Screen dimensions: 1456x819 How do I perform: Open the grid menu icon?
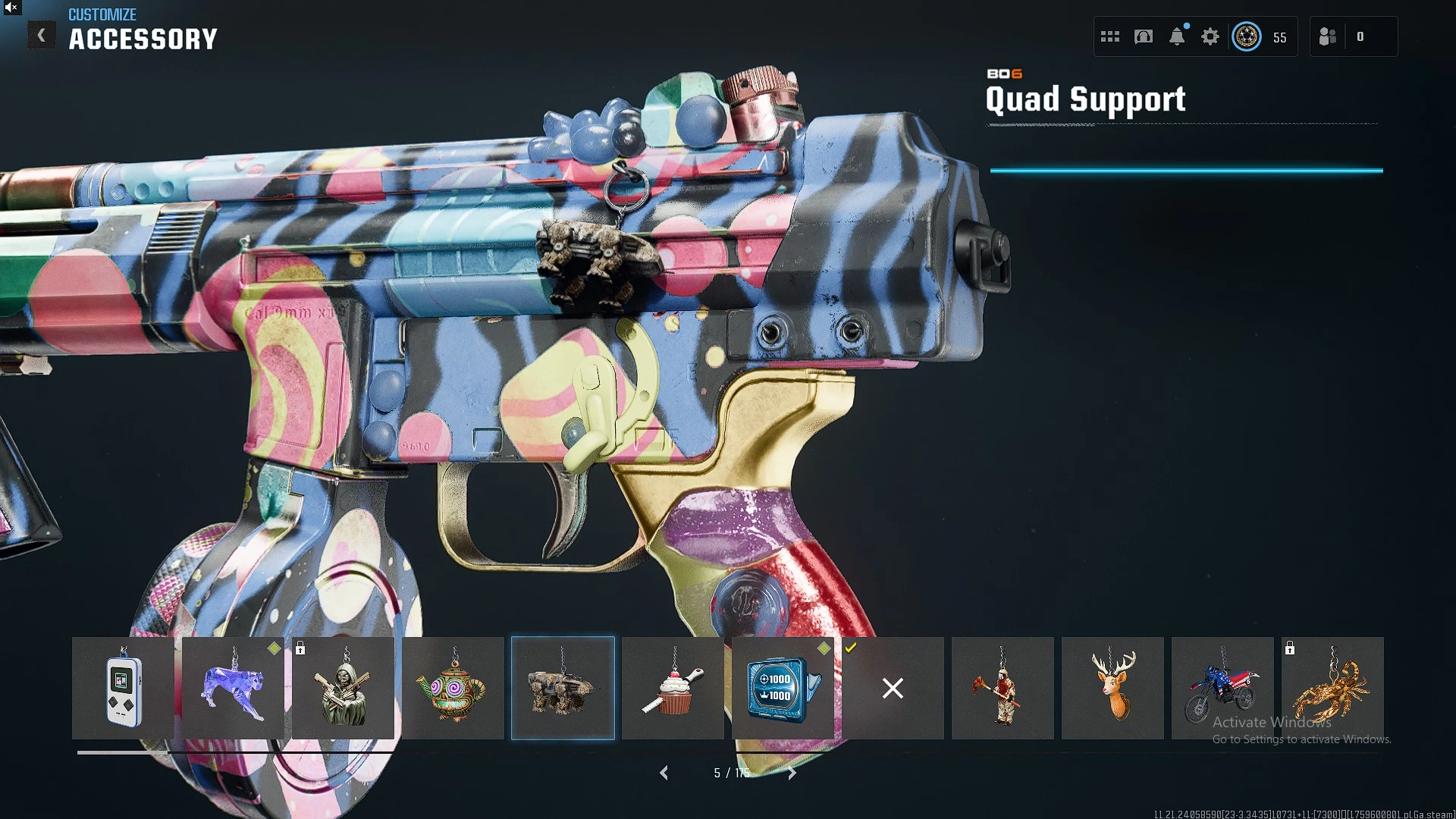[1110, 36]
